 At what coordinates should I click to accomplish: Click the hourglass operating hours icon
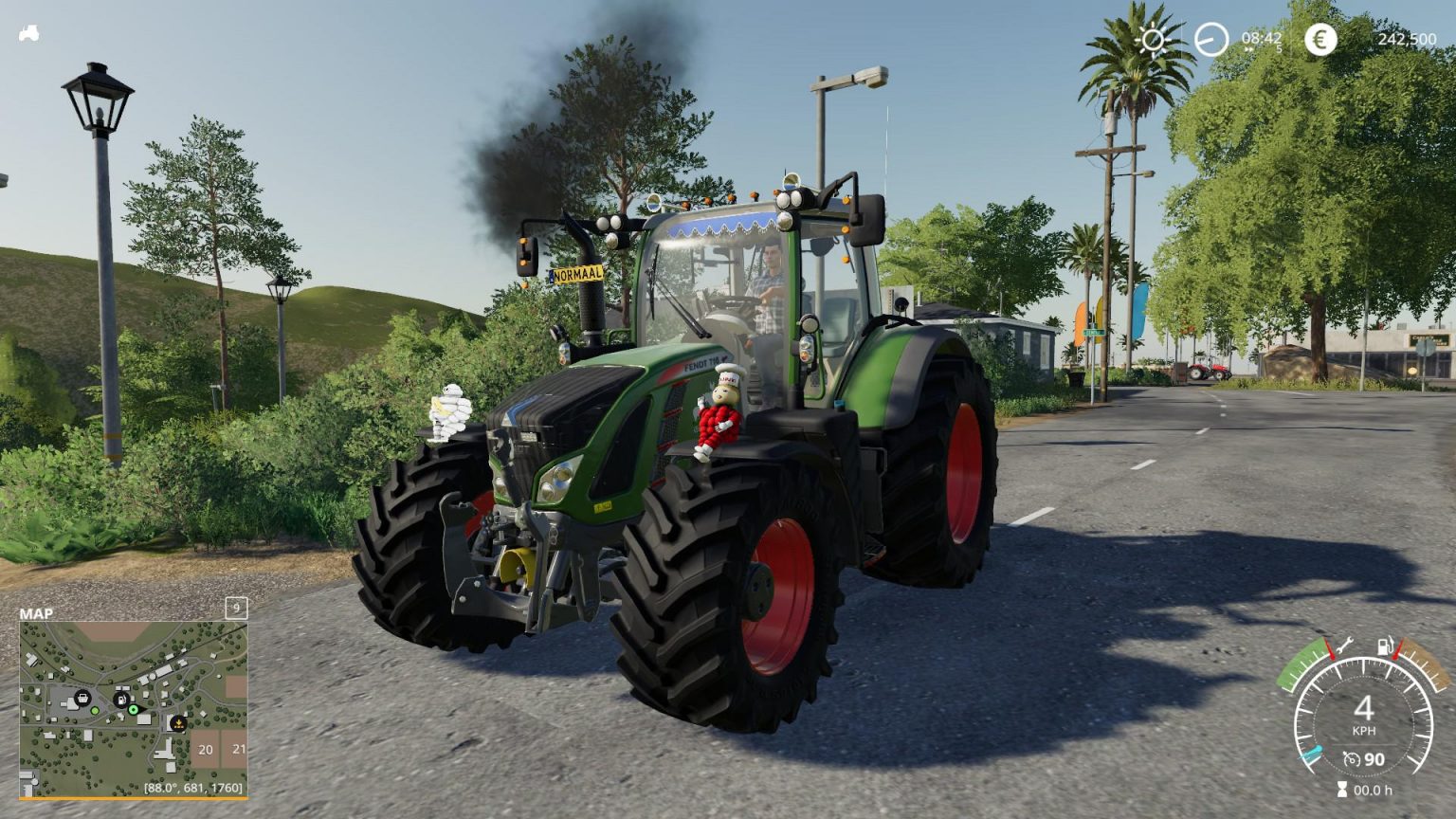1342,787
